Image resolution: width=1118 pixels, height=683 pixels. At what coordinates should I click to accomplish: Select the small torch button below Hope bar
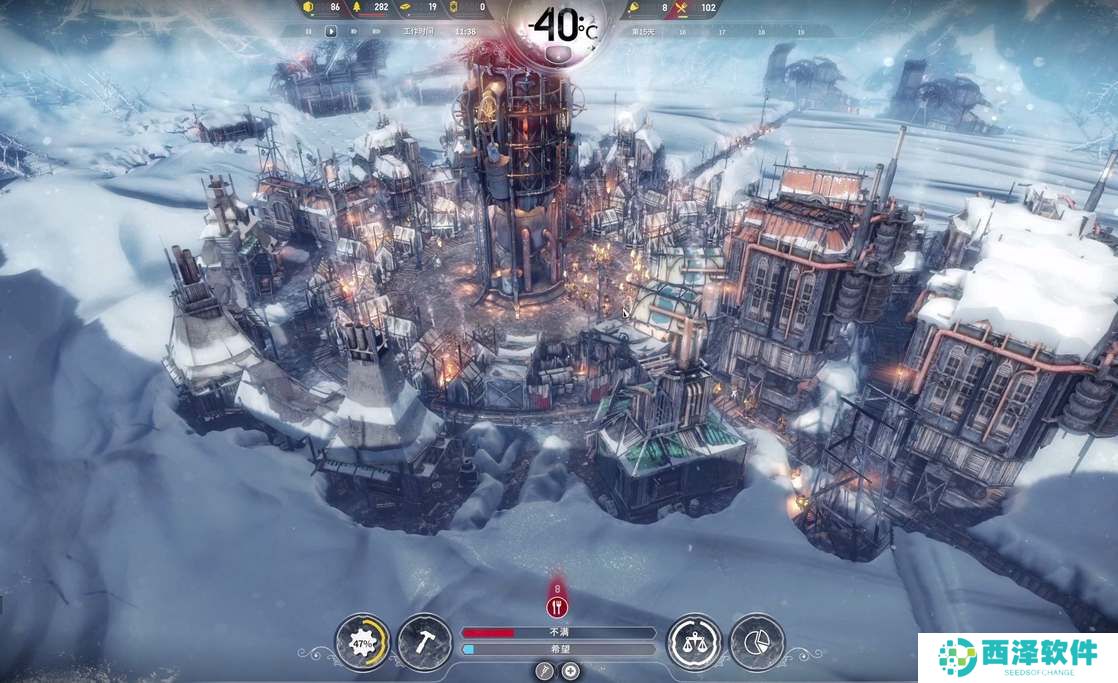point(545,670)
